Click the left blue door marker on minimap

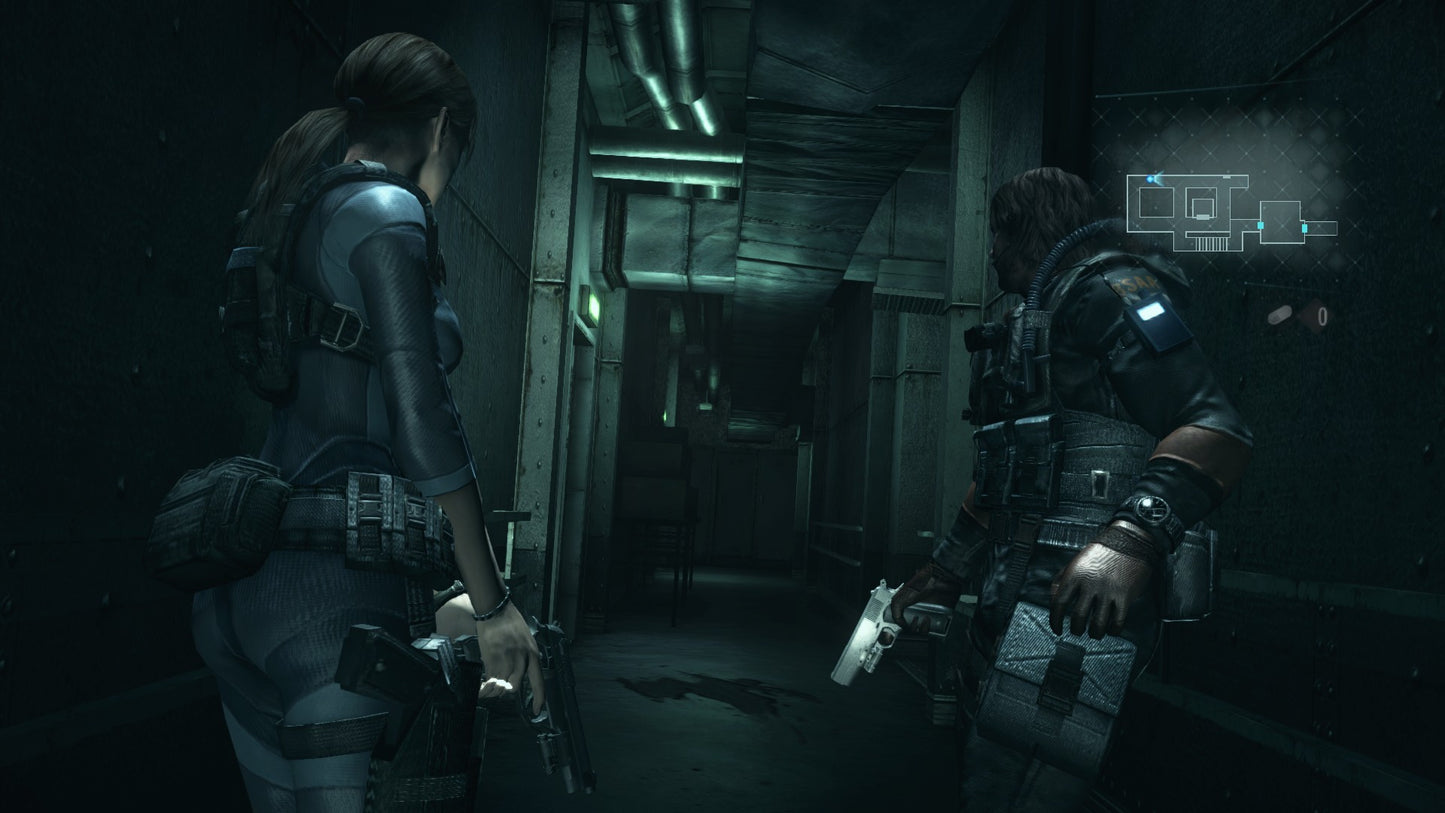1260,226
